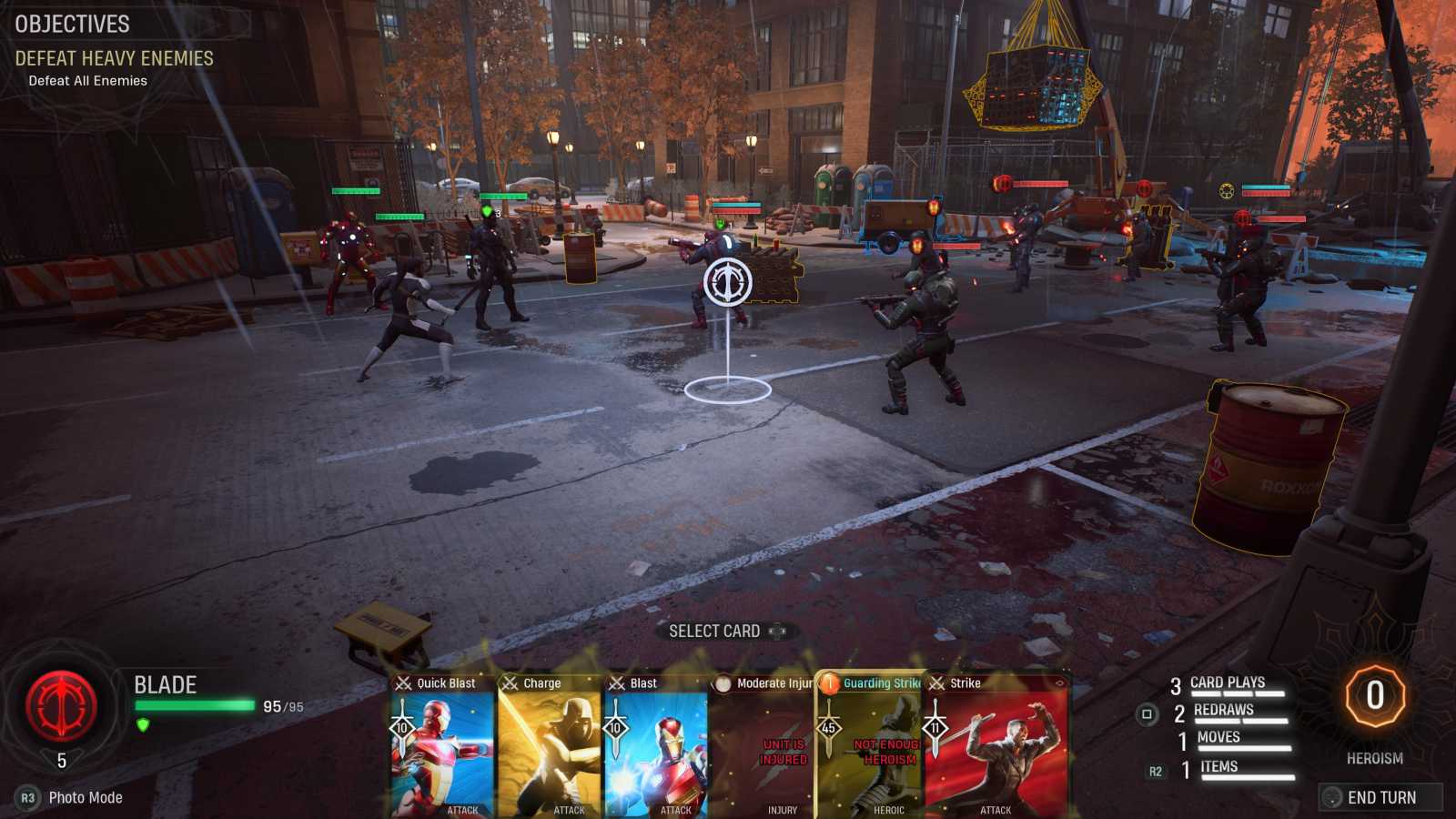Viewport: 1456px width, 819px height.
Task: Open the Items action
Action: click(x=1219, y=767)
